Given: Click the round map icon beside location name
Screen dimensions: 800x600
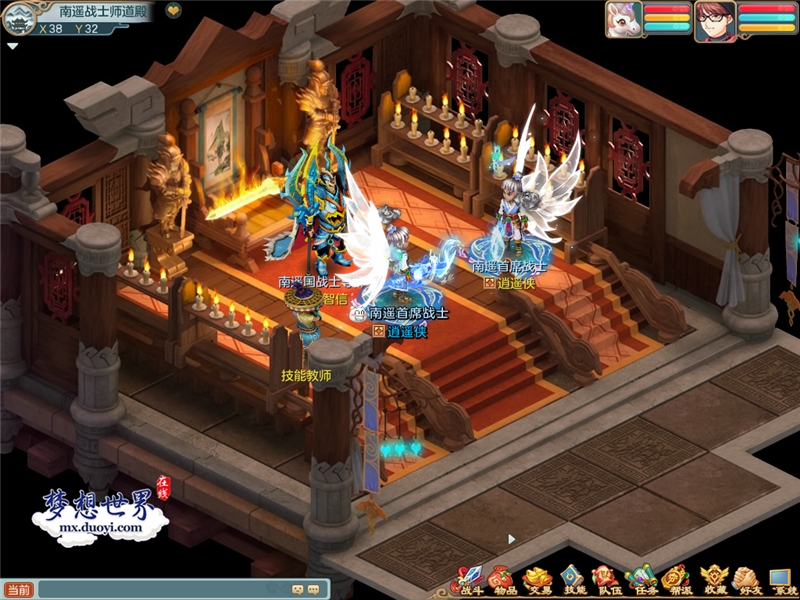Looking at the screenshot, I should click(x=22, y=17).
